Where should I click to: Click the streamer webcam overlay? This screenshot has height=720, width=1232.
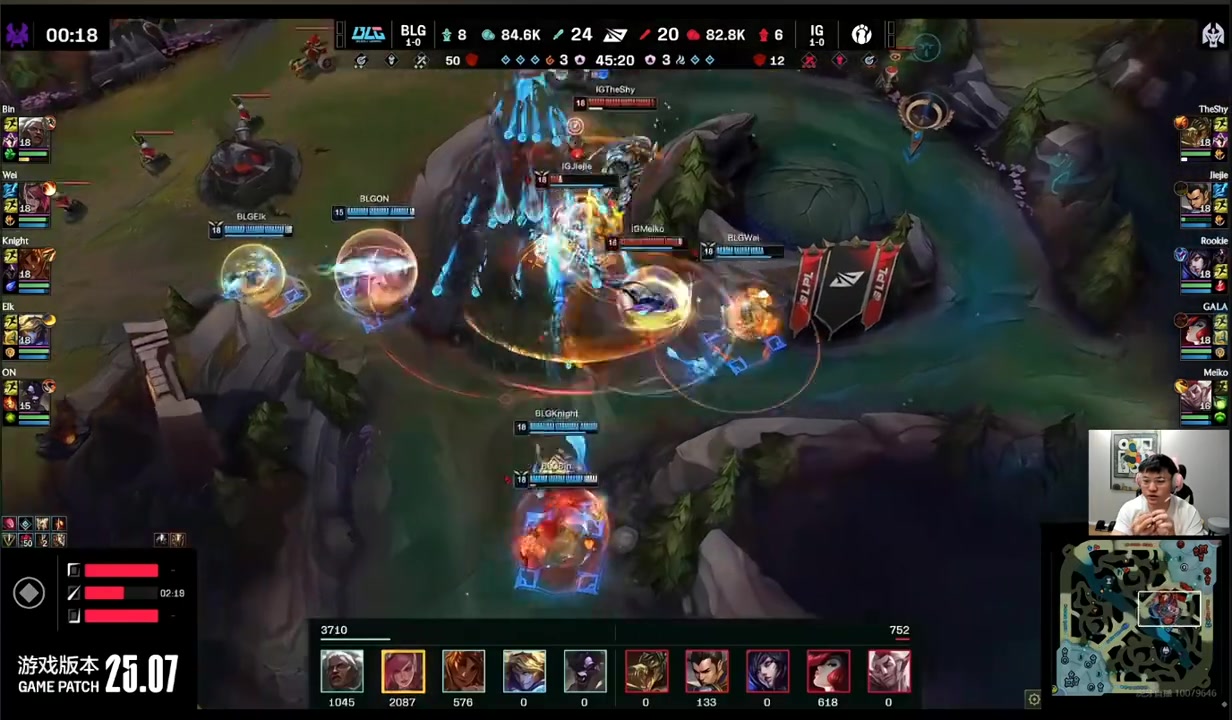pos(1146,482)
